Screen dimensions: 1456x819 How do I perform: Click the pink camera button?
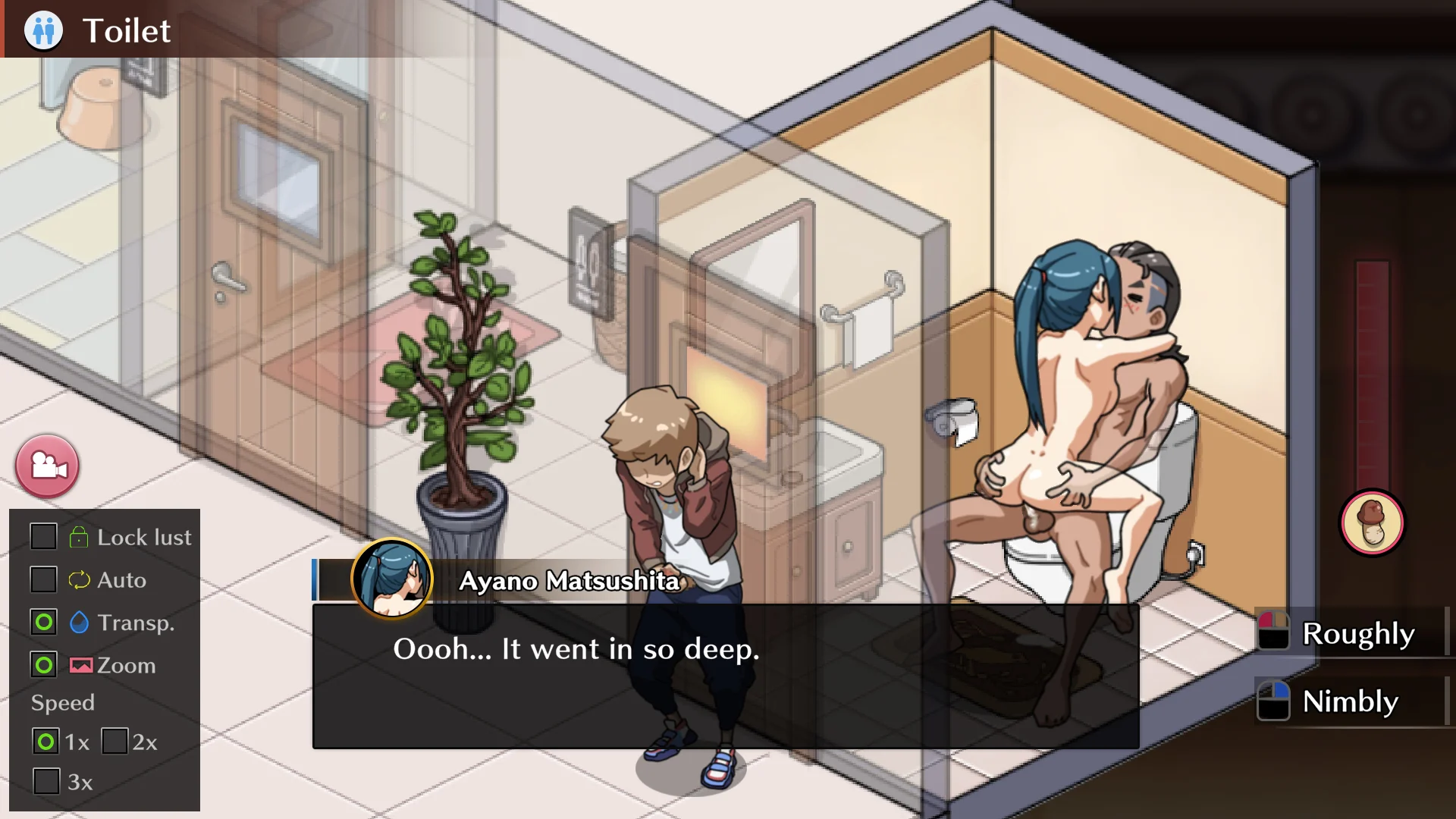point(47,466)
